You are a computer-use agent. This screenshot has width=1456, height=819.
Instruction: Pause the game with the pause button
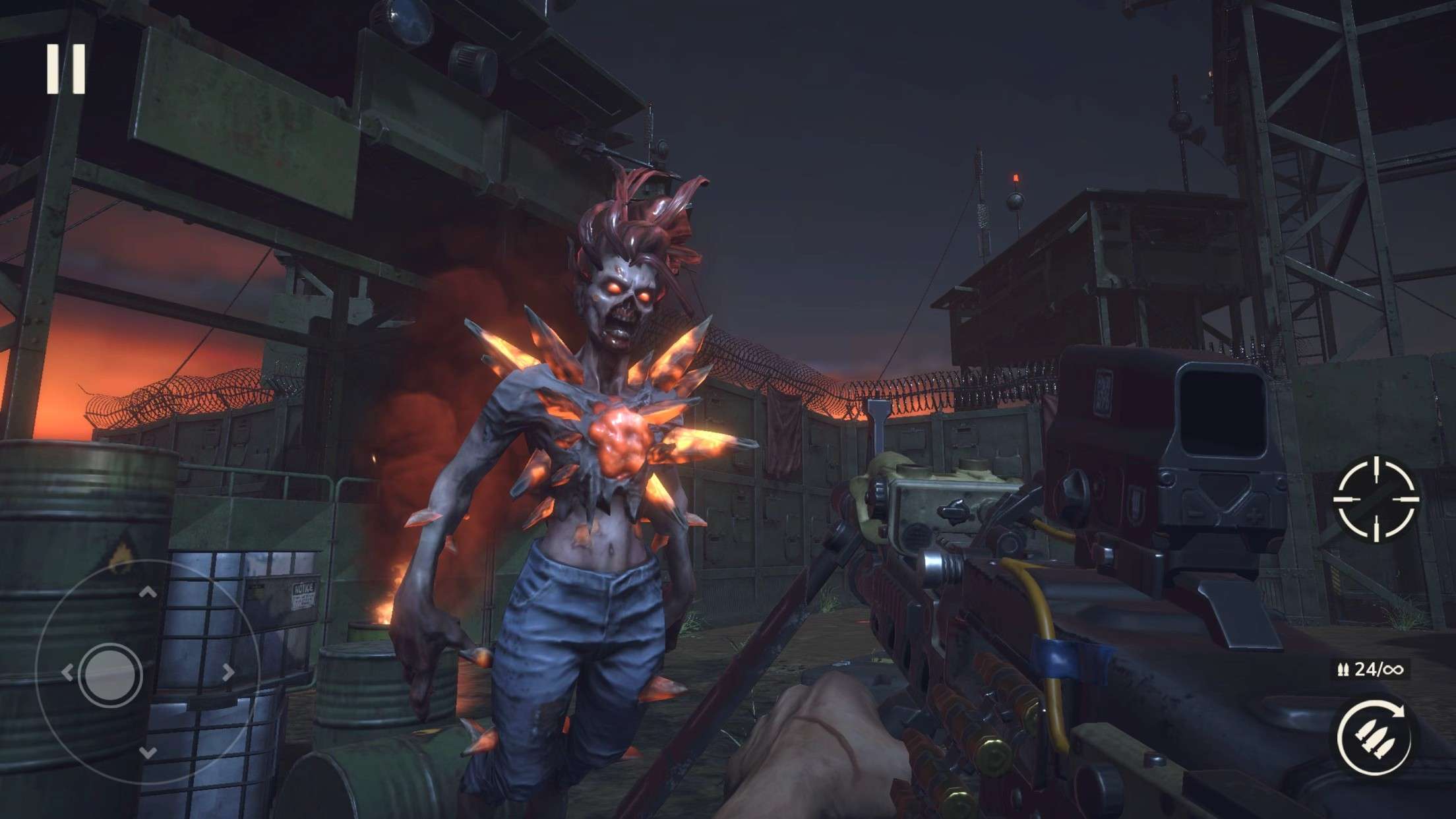(66, 69)
